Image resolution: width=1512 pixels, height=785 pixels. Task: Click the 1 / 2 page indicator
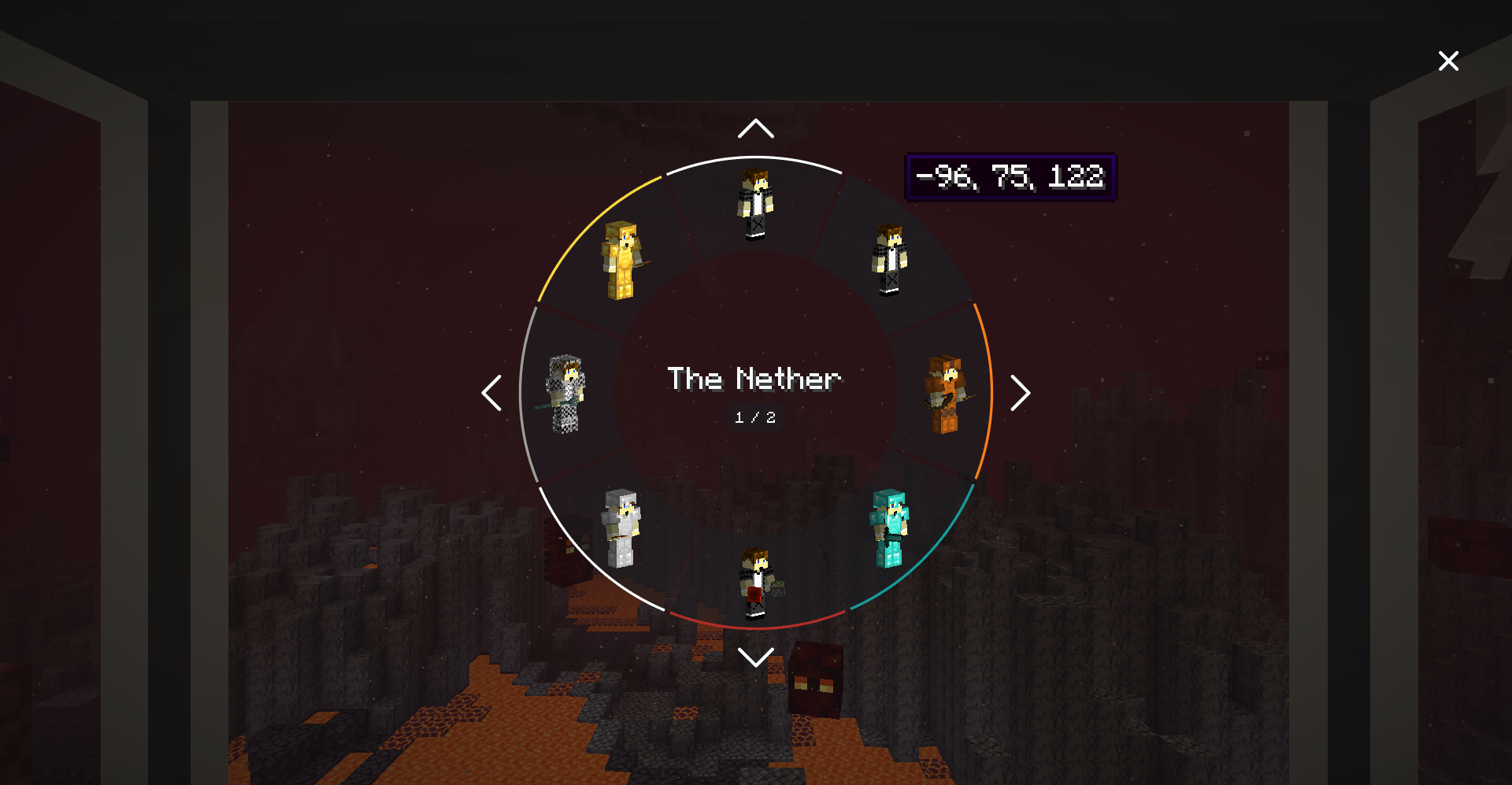755,418
